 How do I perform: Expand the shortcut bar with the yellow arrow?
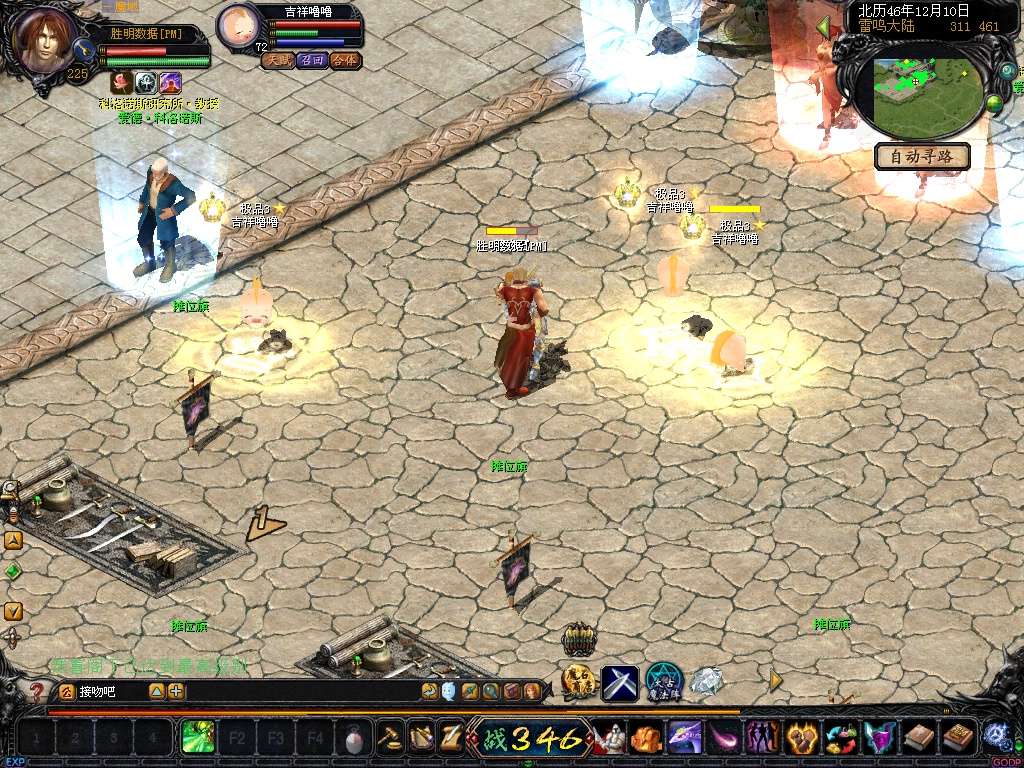tap(776, 681)
